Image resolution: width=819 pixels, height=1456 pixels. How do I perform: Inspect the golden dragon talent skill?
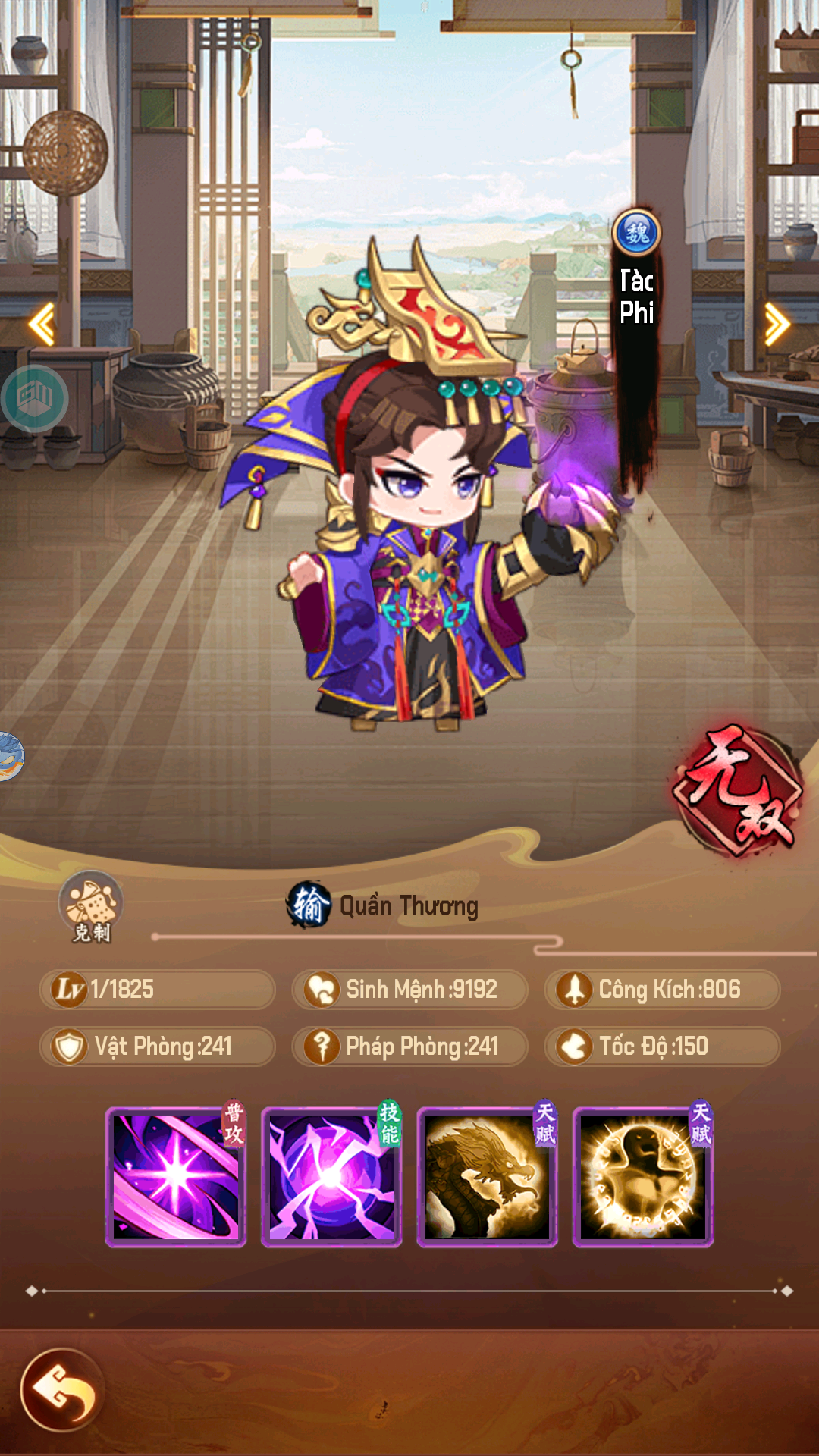487,1177
